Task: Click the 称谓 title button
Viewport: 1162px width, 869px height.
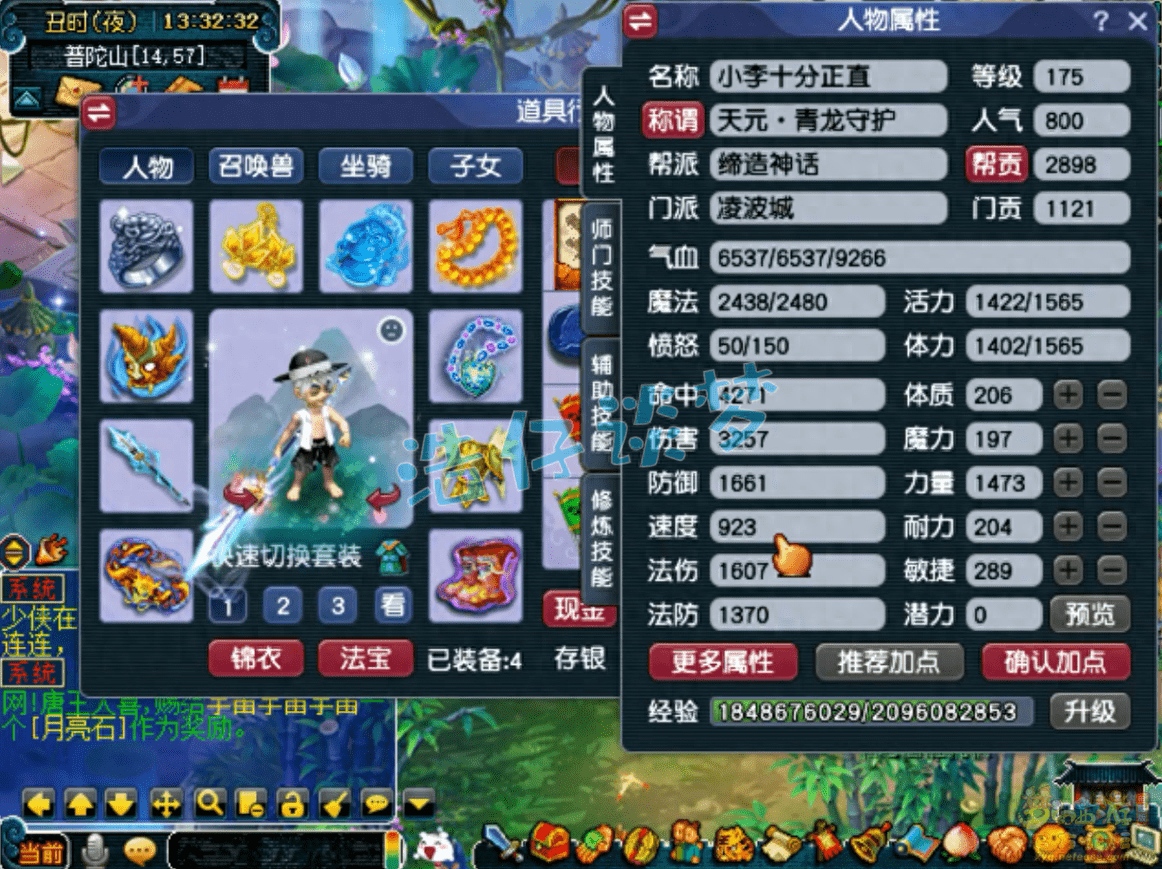Action: pos(672,121)
